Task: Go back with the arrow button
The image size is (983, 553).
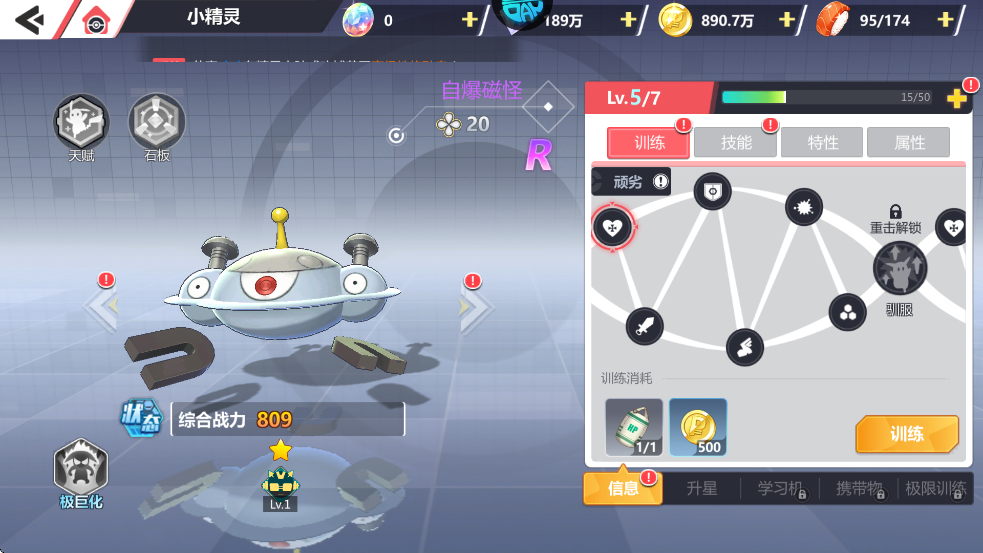Action: coord(28,19)
